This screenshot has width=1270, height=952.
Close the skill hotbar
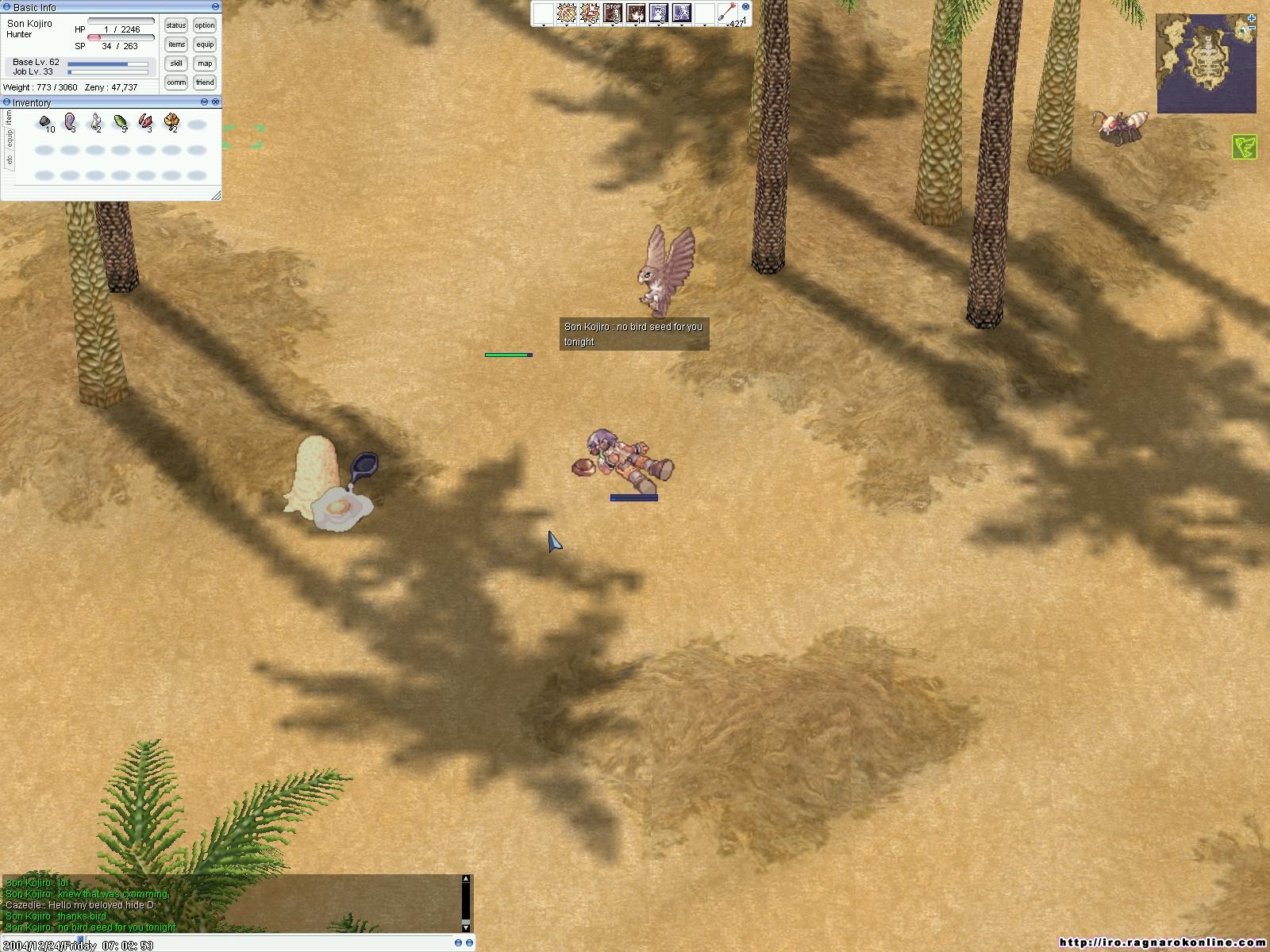click(745, 6)
